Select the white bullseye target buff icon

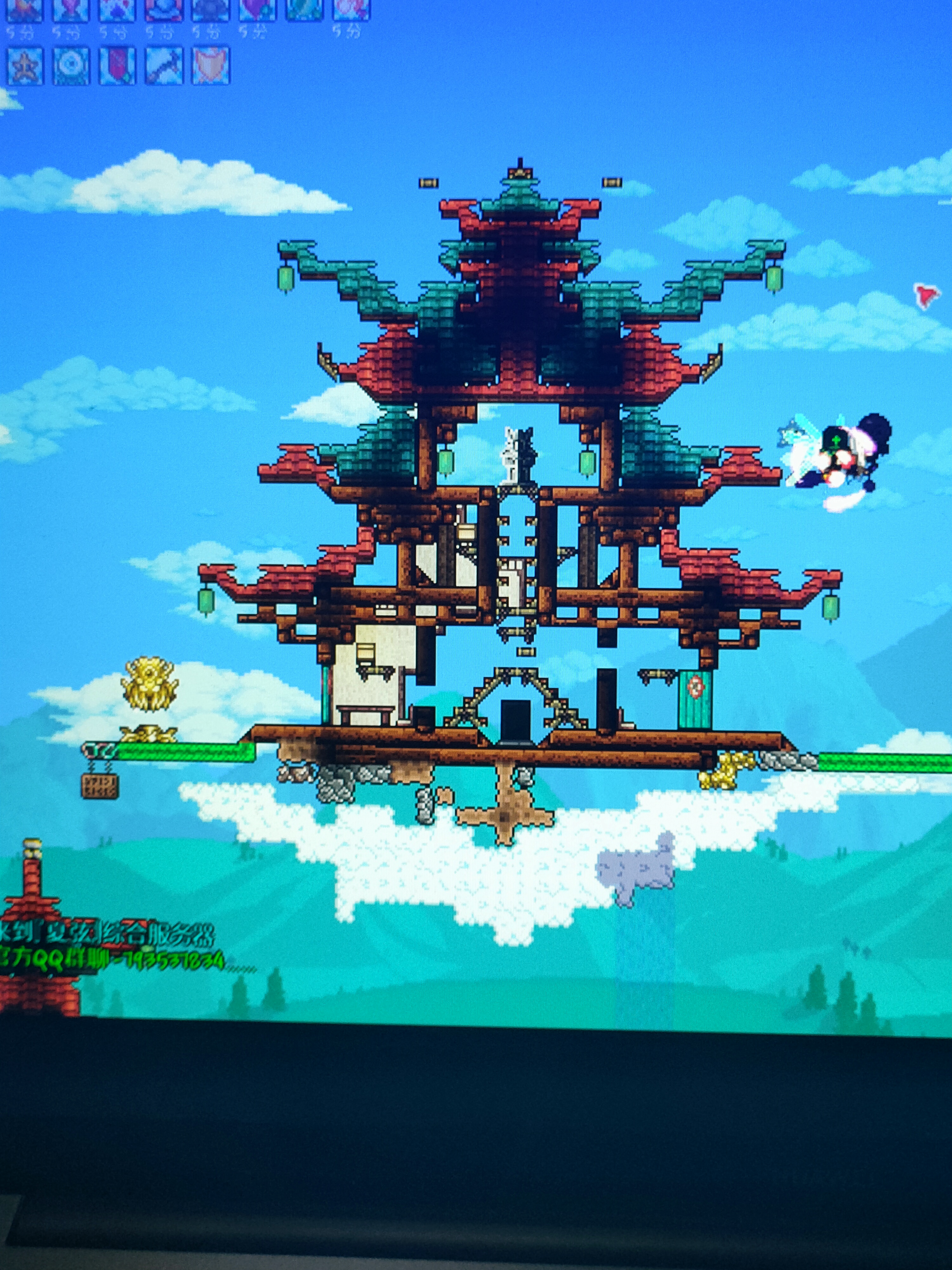(x=71, y=66)
